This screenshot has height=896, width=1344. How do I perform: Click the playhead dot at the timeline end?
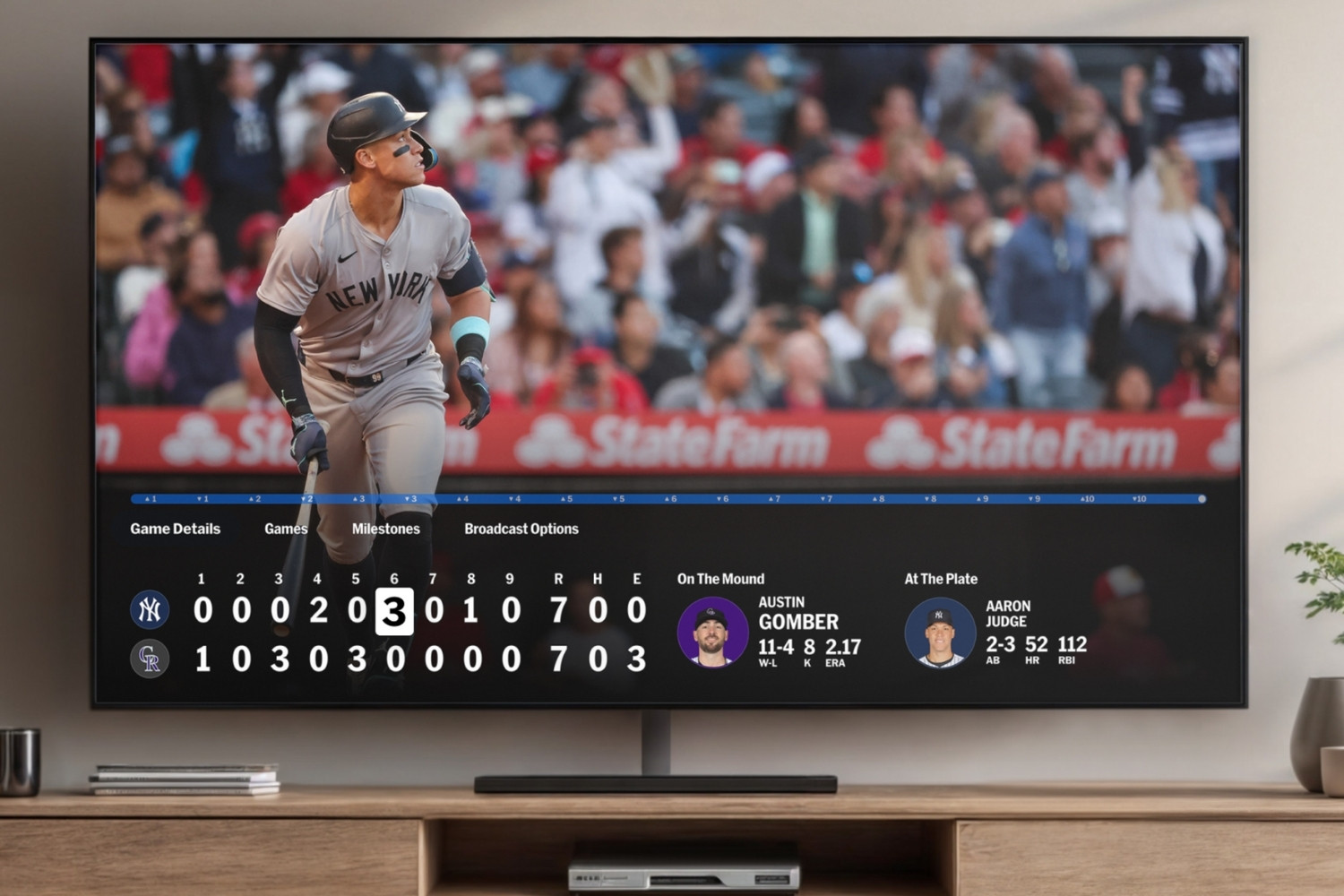pos(1202,498)
